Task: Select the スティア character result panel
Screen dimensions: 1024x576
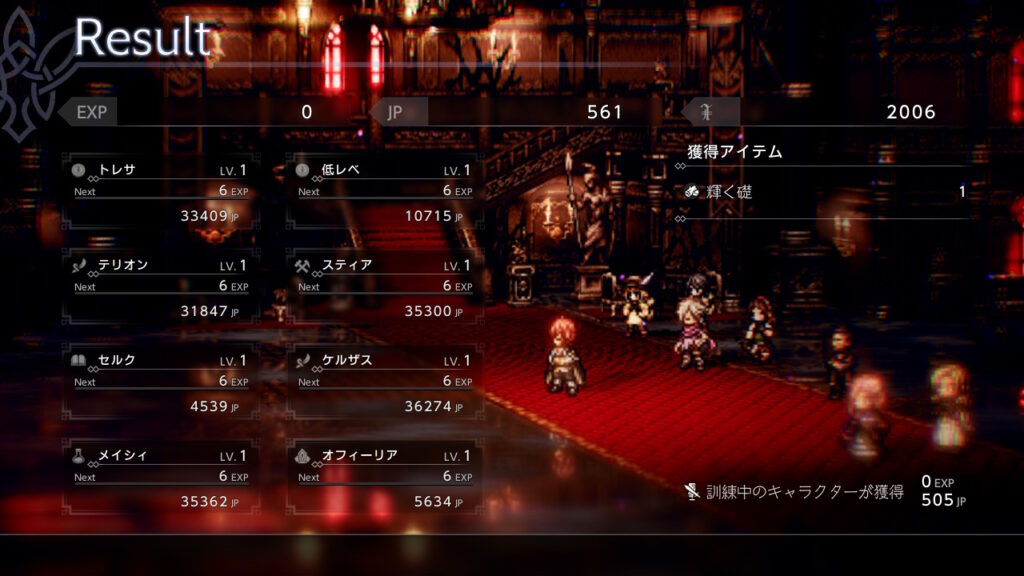Action: (383, 287)
